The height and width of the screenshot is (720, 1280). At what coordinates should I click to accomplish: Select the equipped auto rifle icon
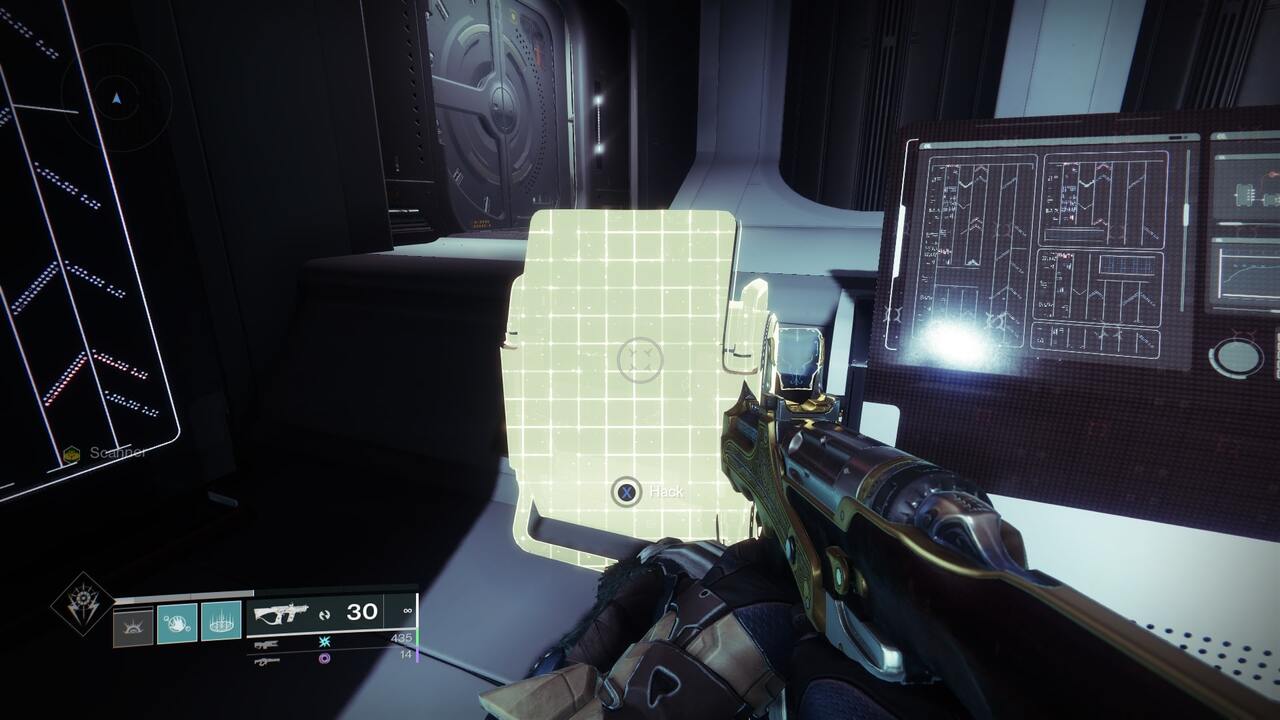click(x=281, y=612)
